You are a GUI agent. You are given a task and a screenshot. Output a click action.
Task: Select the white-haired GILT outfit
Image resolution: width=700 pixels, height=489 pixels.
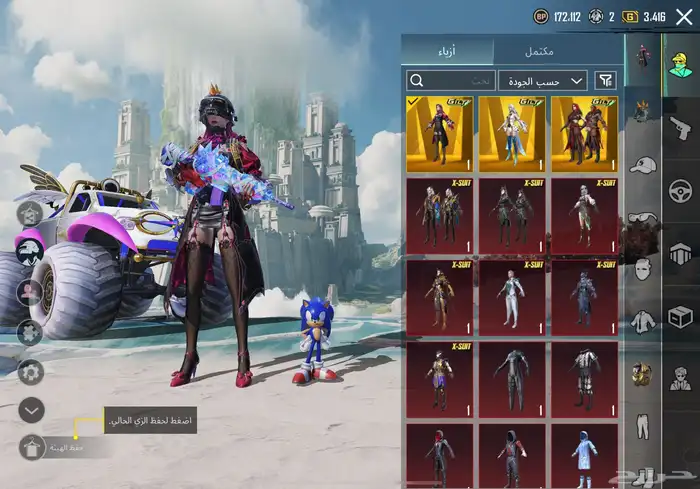pos(512,134)
